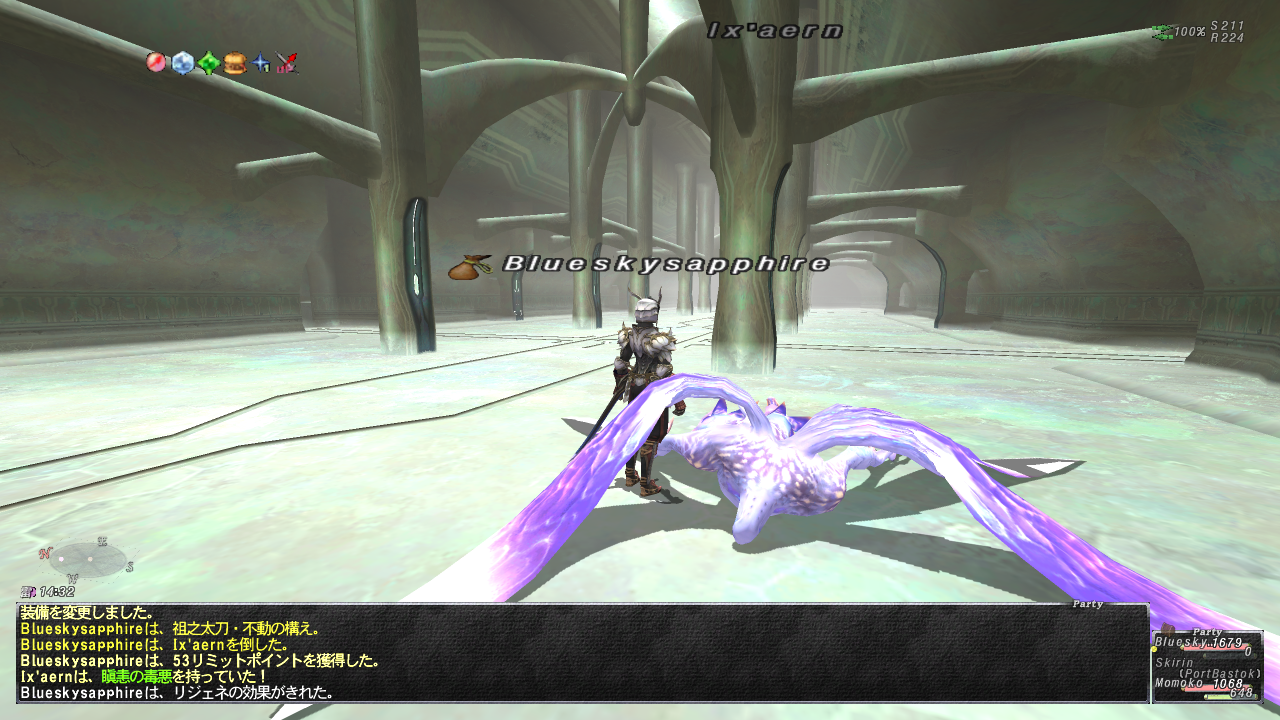Screen dimensions: 1280x720
Task: Click the compass in the corner
Action: click(87, 559)
